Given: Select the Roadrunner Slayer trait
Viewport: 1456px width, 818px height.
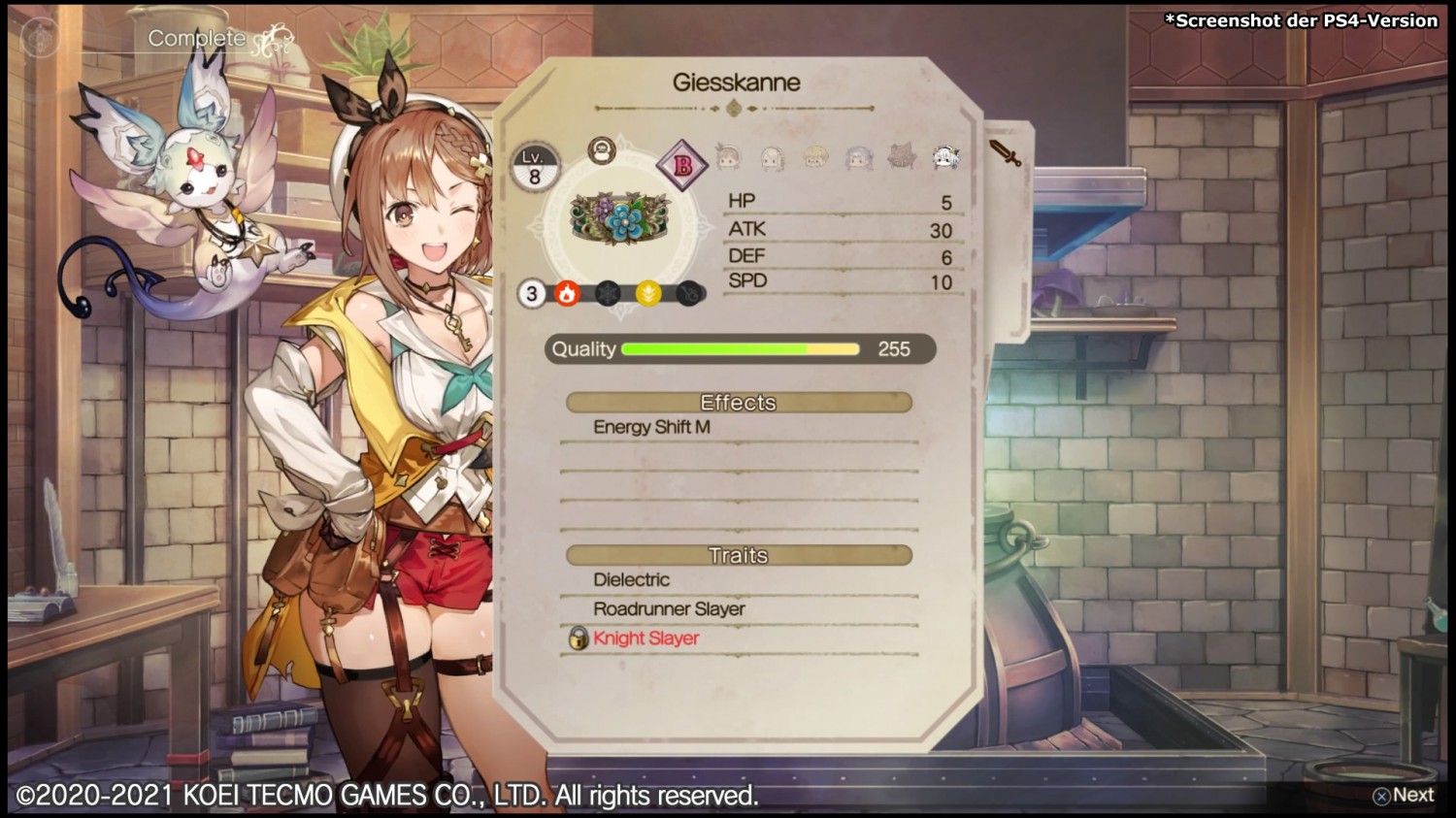Looking at the screenshot, I should point(669,608).
